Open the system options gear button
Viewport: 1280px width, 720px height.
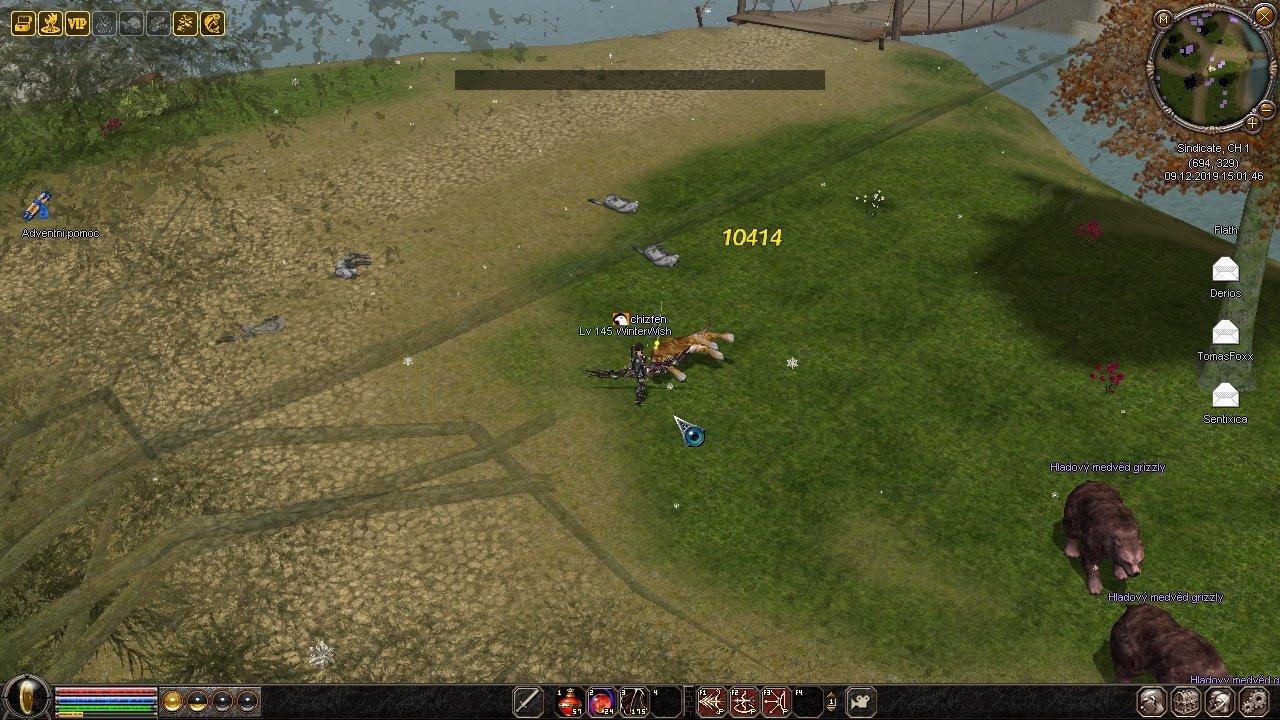pyautogui.click(x=1253, y=702)
